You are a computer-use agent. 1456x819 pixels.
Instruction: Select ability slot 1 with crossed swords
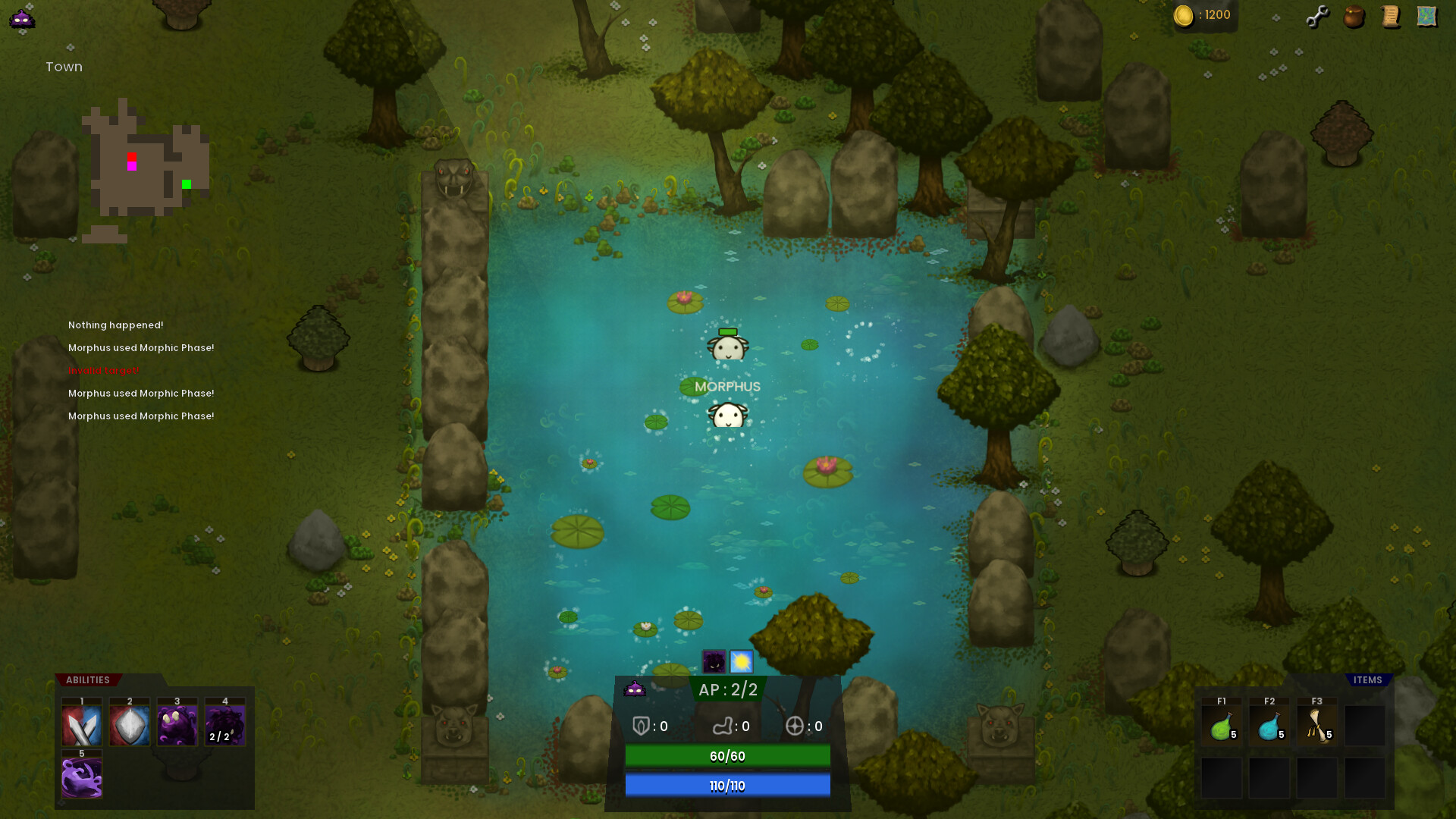[81, 724]
